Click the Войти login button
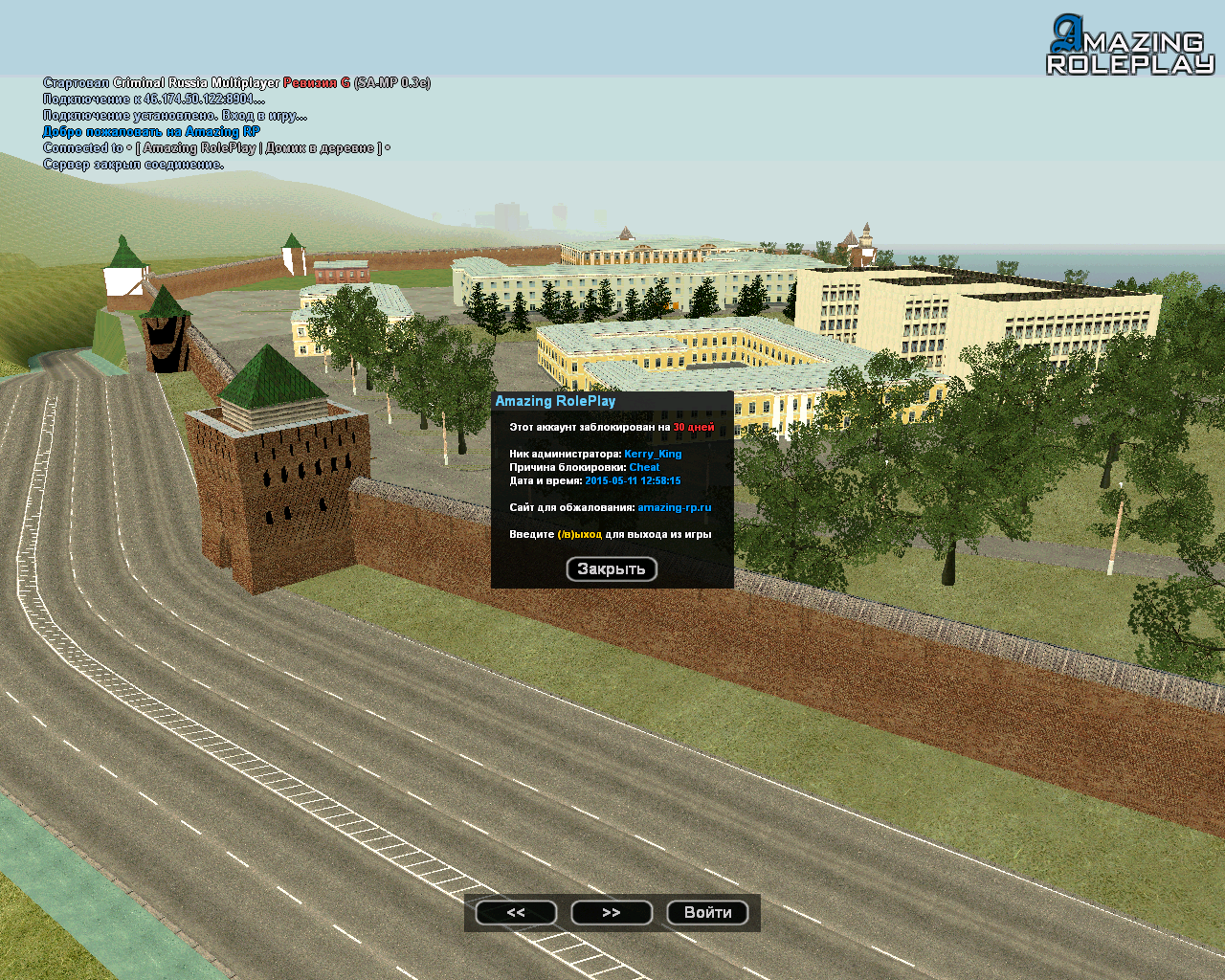This screenshot has width=1225, height=980. (707, 913)
